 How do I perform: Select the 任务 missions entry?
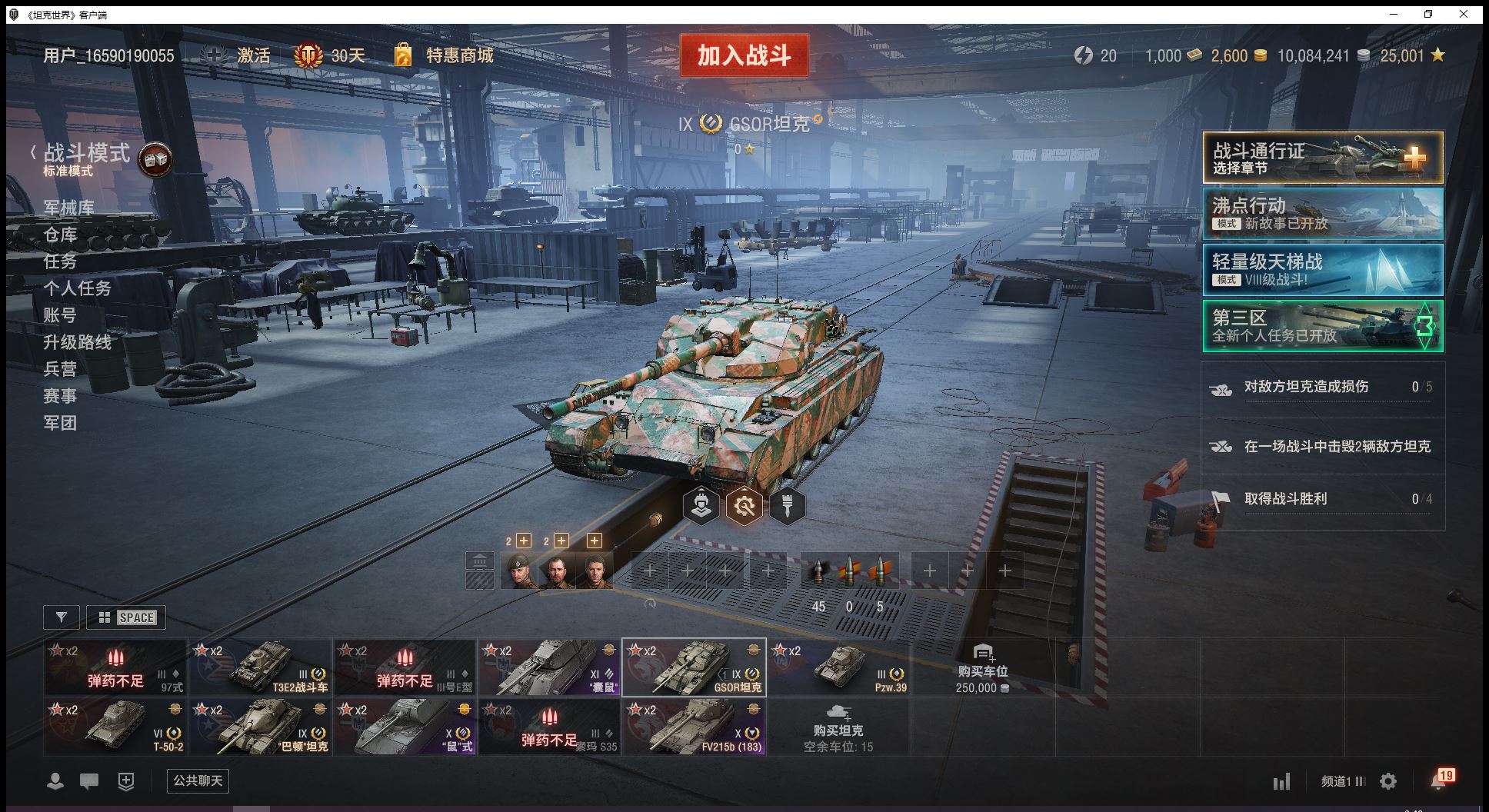(x=60, y=261)
